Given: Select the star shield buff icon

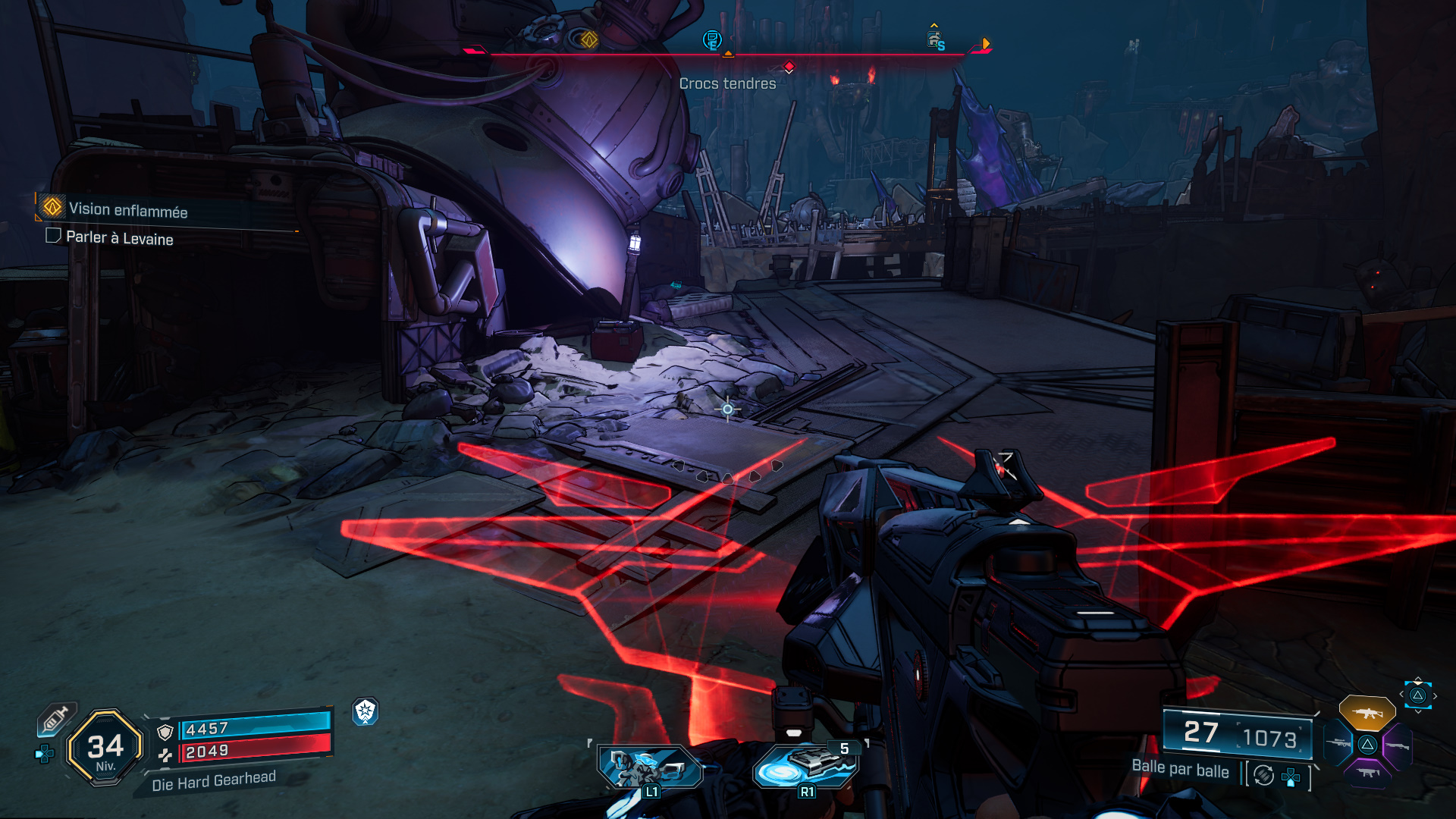Looking at the screenshot, I should (x=366, y=711).
